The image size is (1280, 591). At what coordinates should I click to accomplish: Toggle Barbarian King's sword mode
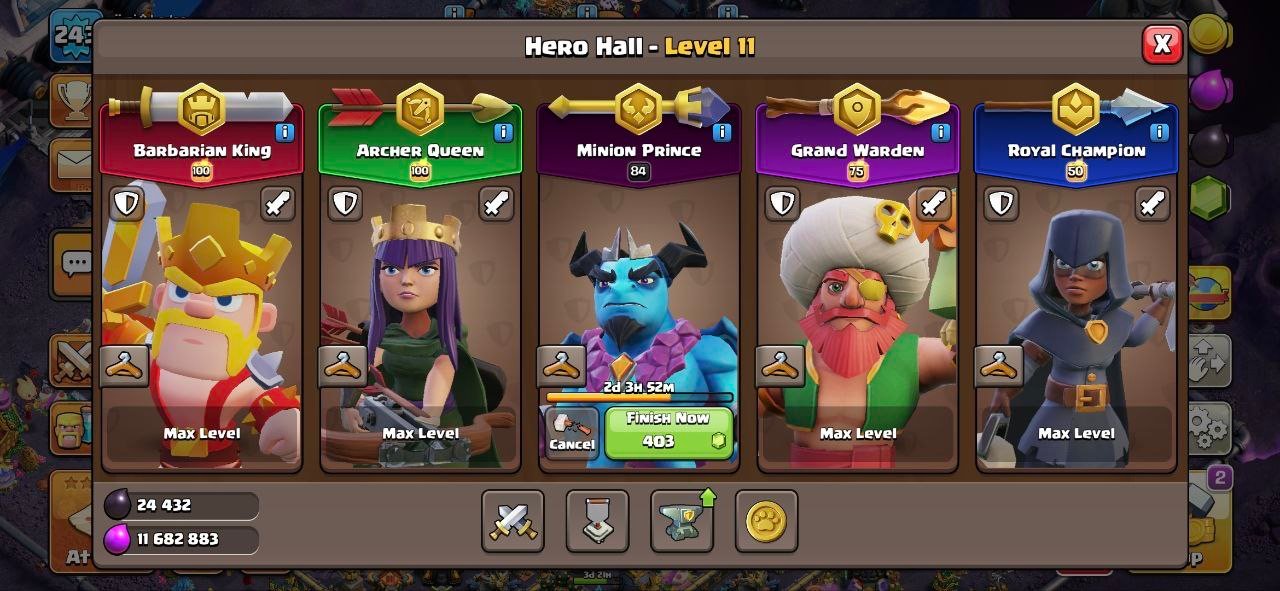(278, 204)
